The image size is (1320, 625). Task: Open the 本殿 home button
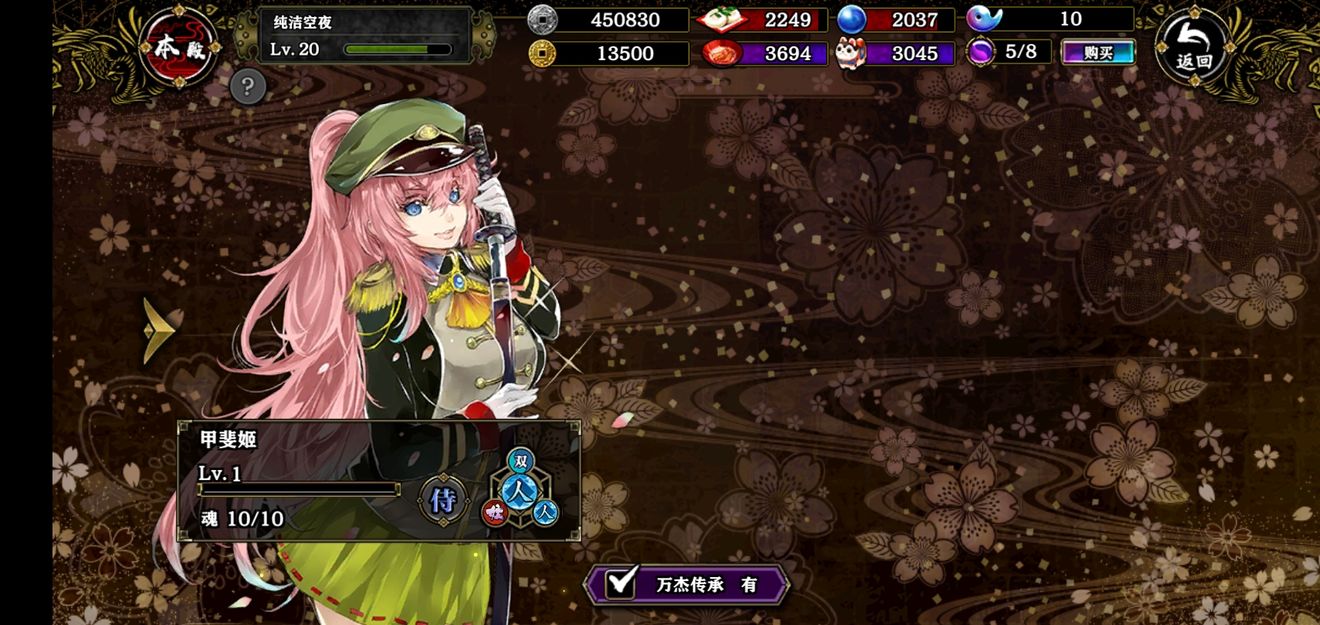[x=179, y=48]
